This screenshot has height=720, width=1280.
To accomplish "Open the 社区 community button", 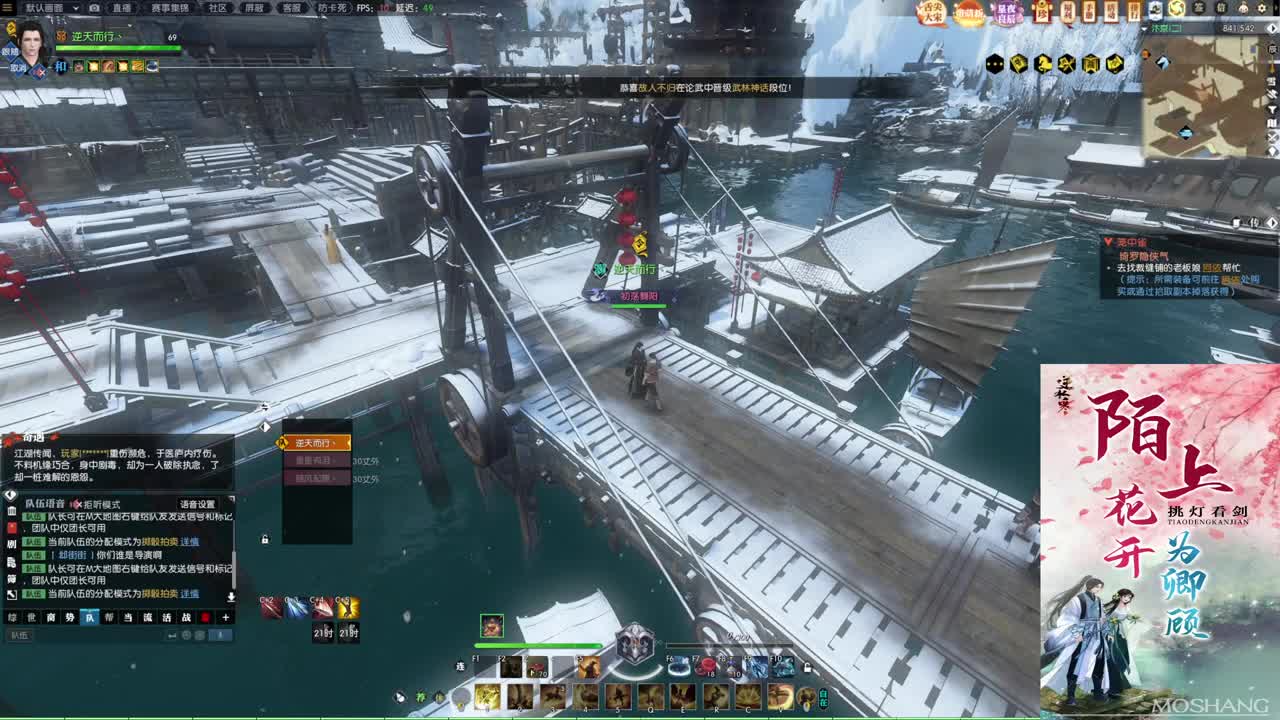I will 217,7.
